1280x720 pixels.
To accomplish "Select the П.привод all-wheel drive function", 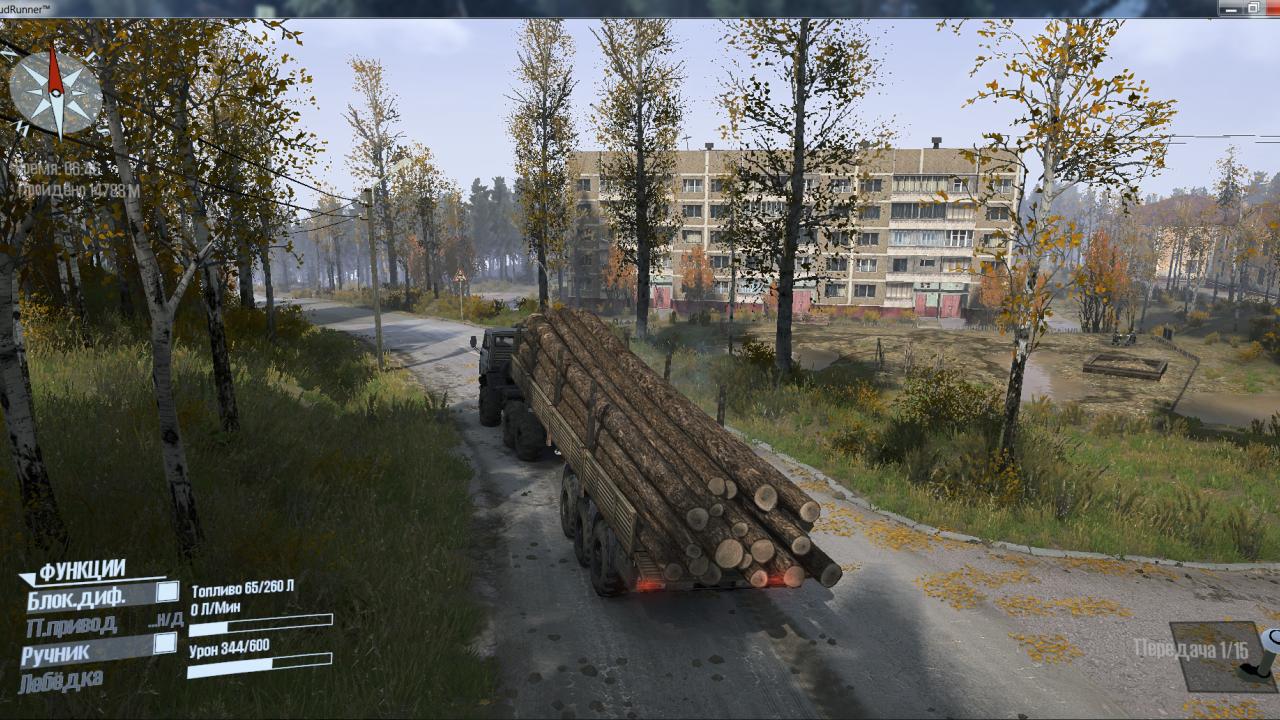I will tap(72, 625).
